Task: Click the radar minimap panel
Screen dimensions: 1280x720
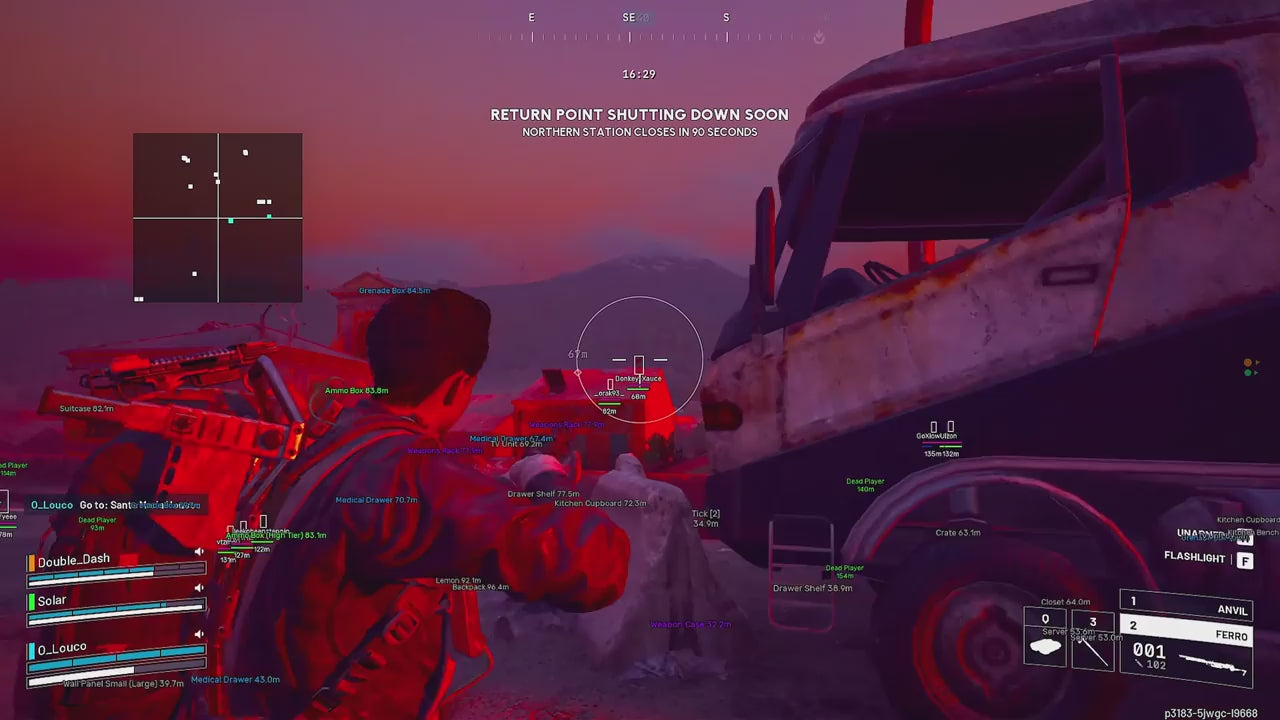Action: tap(218, 217)
